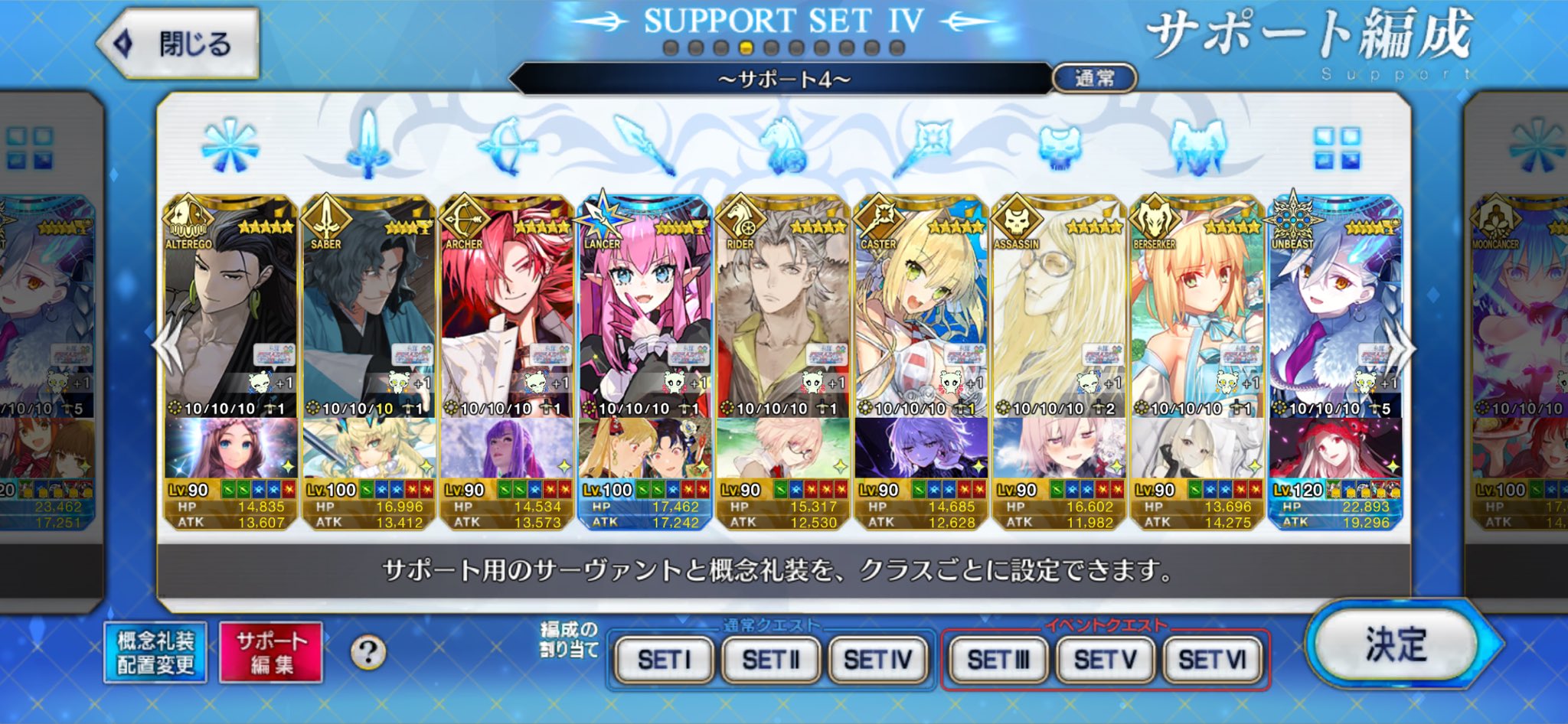Choose the SET VI button
The height and width of the screenshot is (724, 1568).
[x=1212, y=659]
